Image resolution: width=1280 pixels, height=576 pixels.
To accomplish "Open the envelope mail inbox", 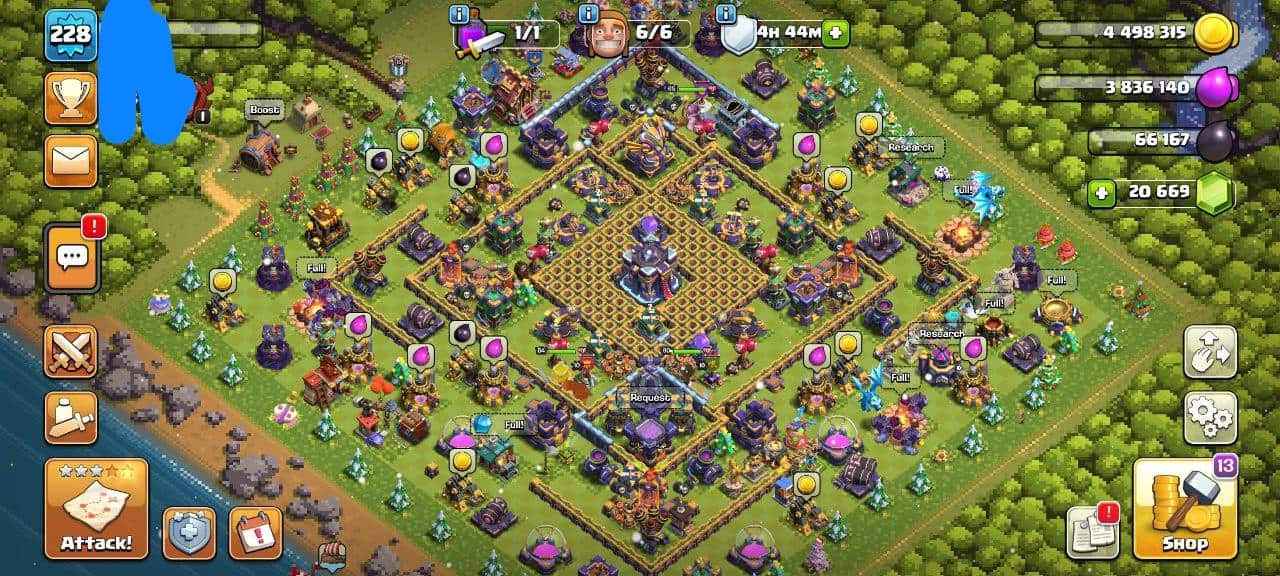I will tap(70, 160).
